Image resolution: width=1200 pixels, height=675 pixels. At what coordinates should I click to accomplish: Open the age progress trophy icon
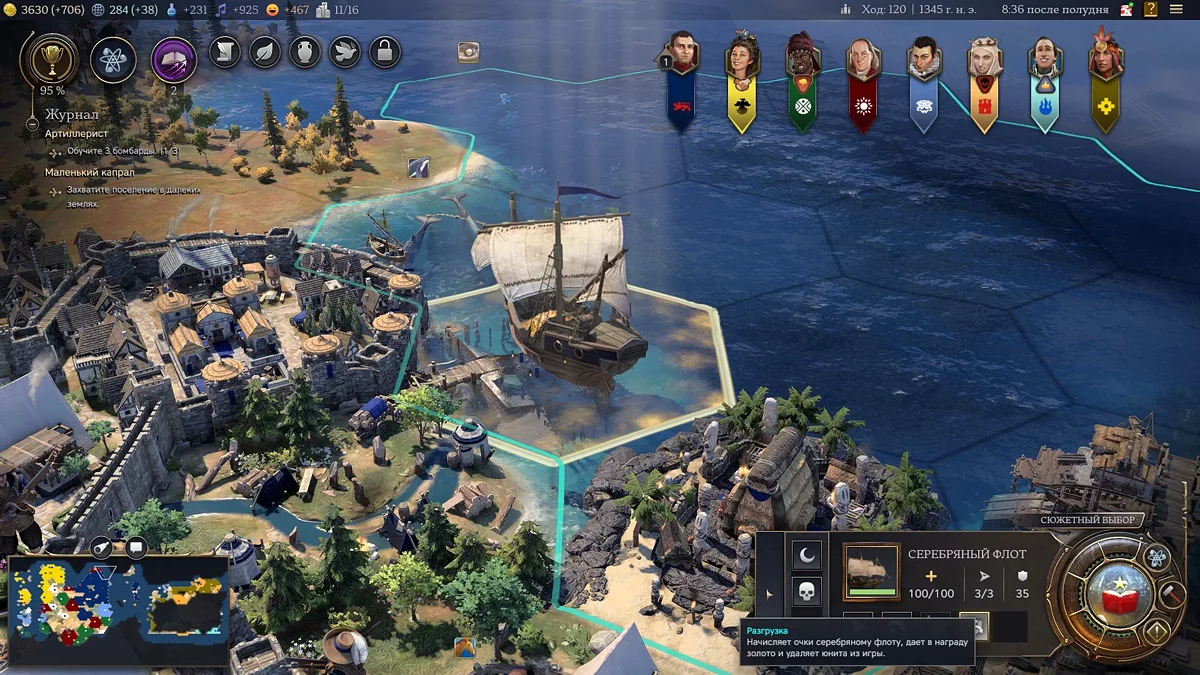tap(47, 59)
